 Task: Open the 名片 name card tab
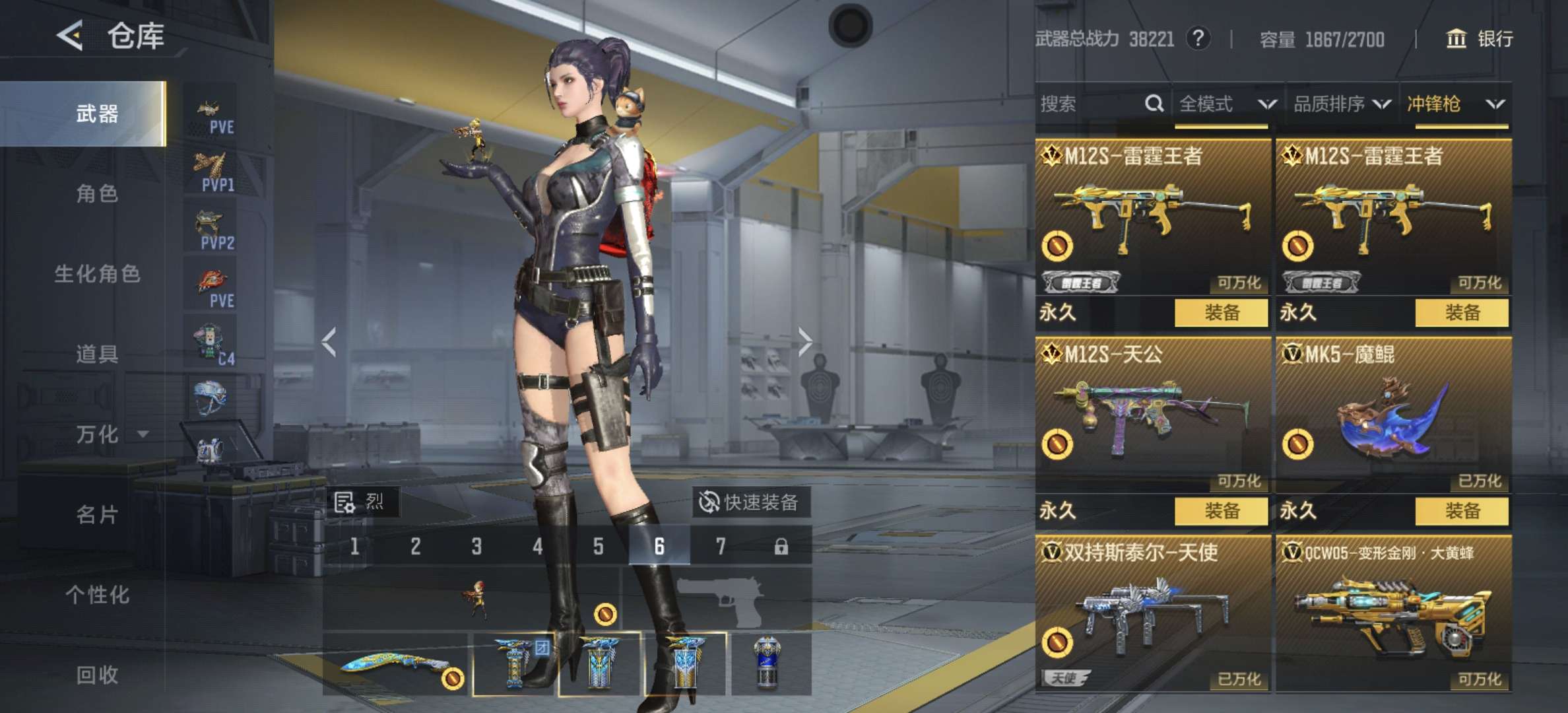[x=97, y=514]
